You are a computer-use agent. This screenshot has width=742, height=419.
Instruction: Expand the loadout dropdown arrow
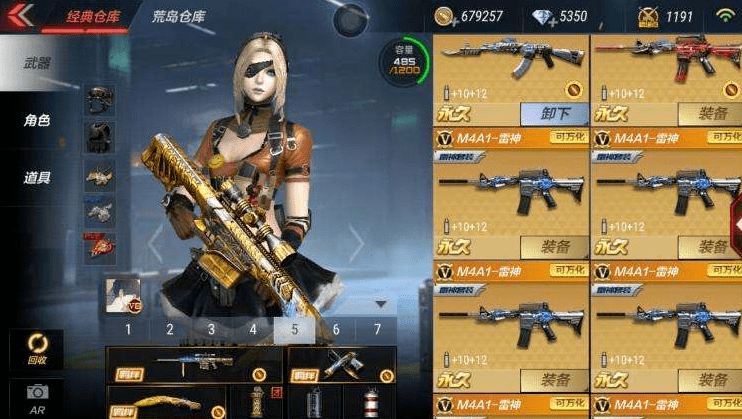(x=380, y=303)
